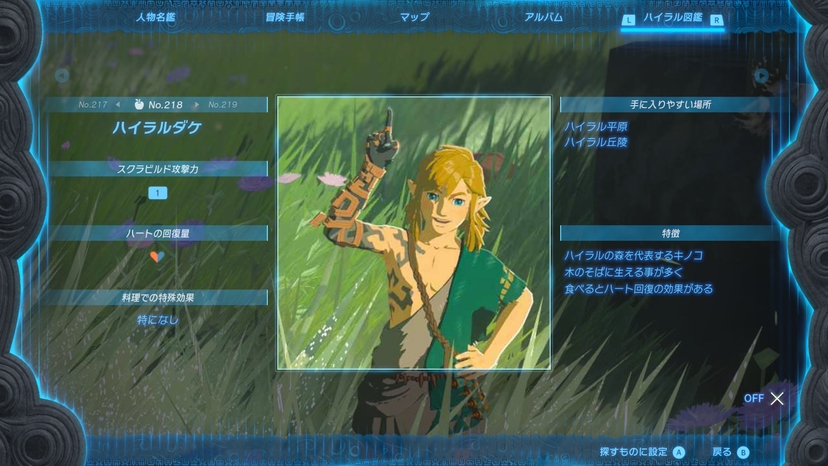
Task: Switch to the マップ tab
Action: pyautogui.click(x=414, y=17)
